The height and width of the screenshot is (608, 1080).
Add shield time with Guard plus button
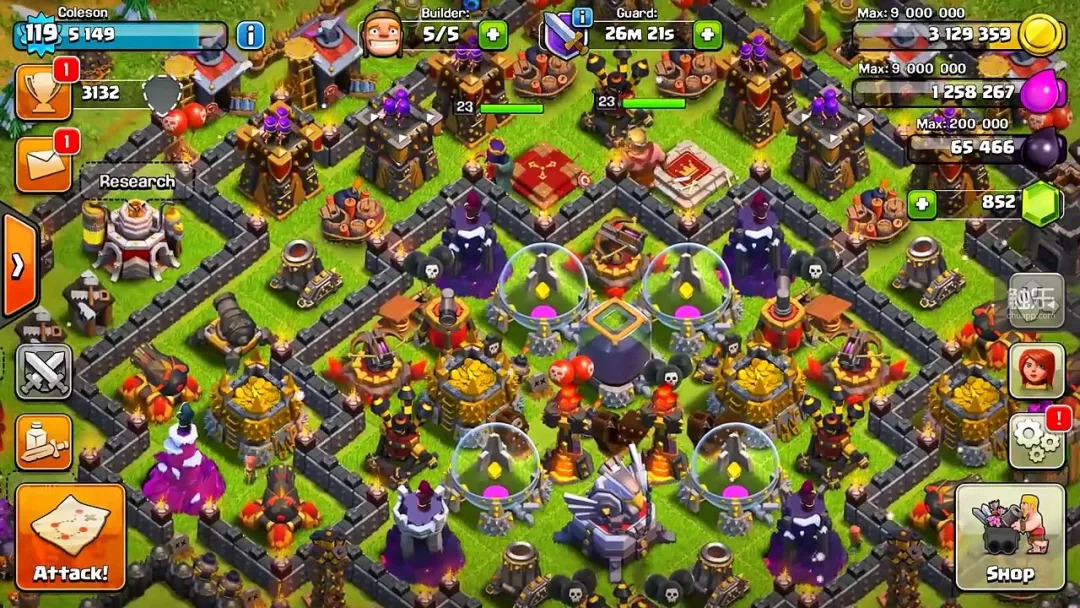707,35
